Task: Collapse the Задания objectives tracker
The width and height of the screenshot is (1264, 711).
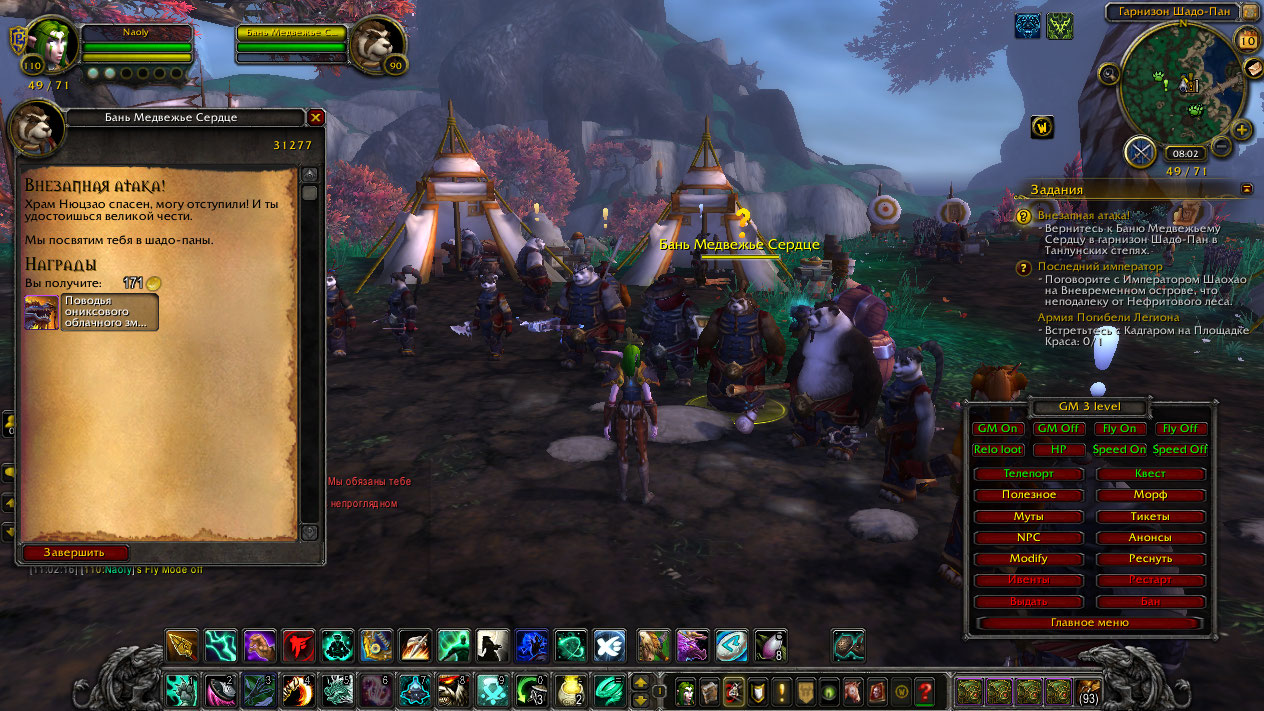Action: (1246, 188)
